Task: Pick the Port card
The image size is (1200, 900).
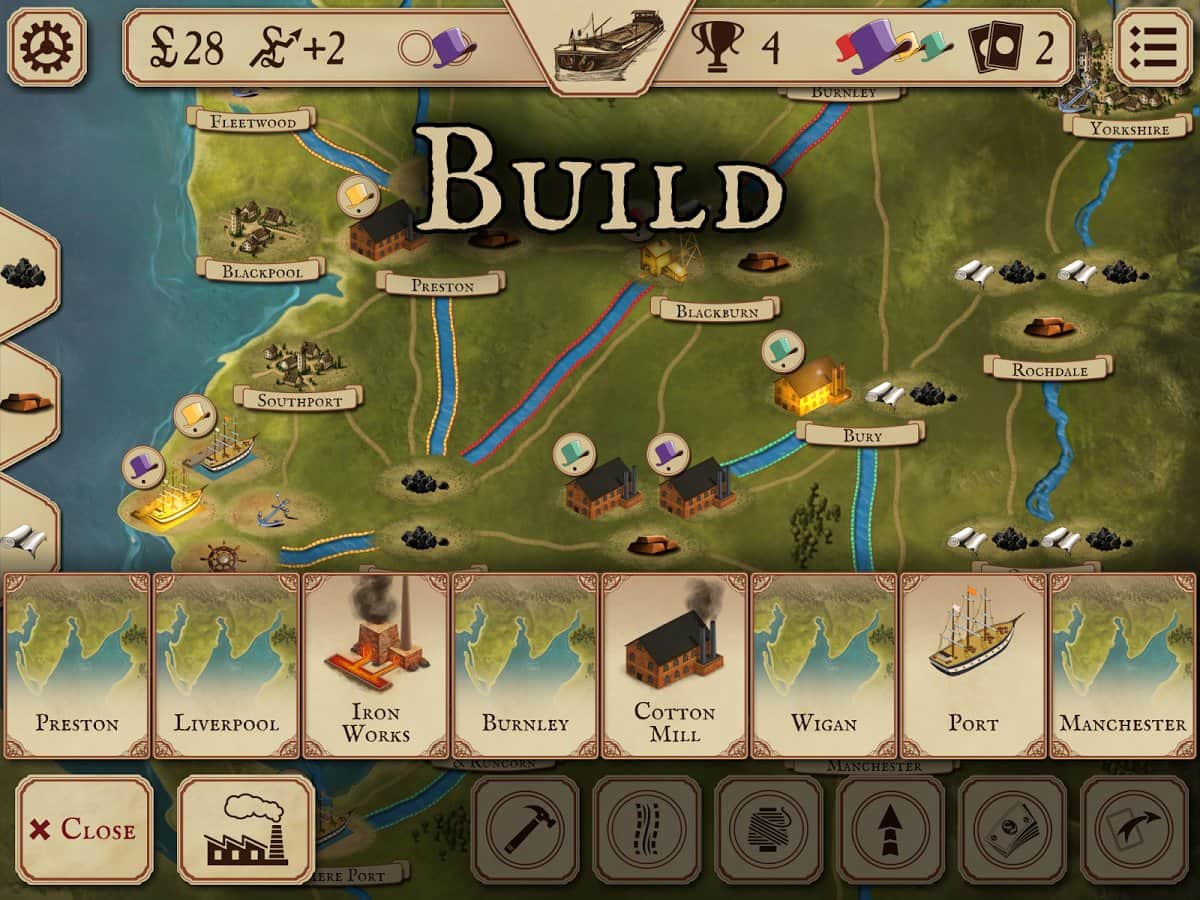Action: pyautogui.click(x=974, y=665)
